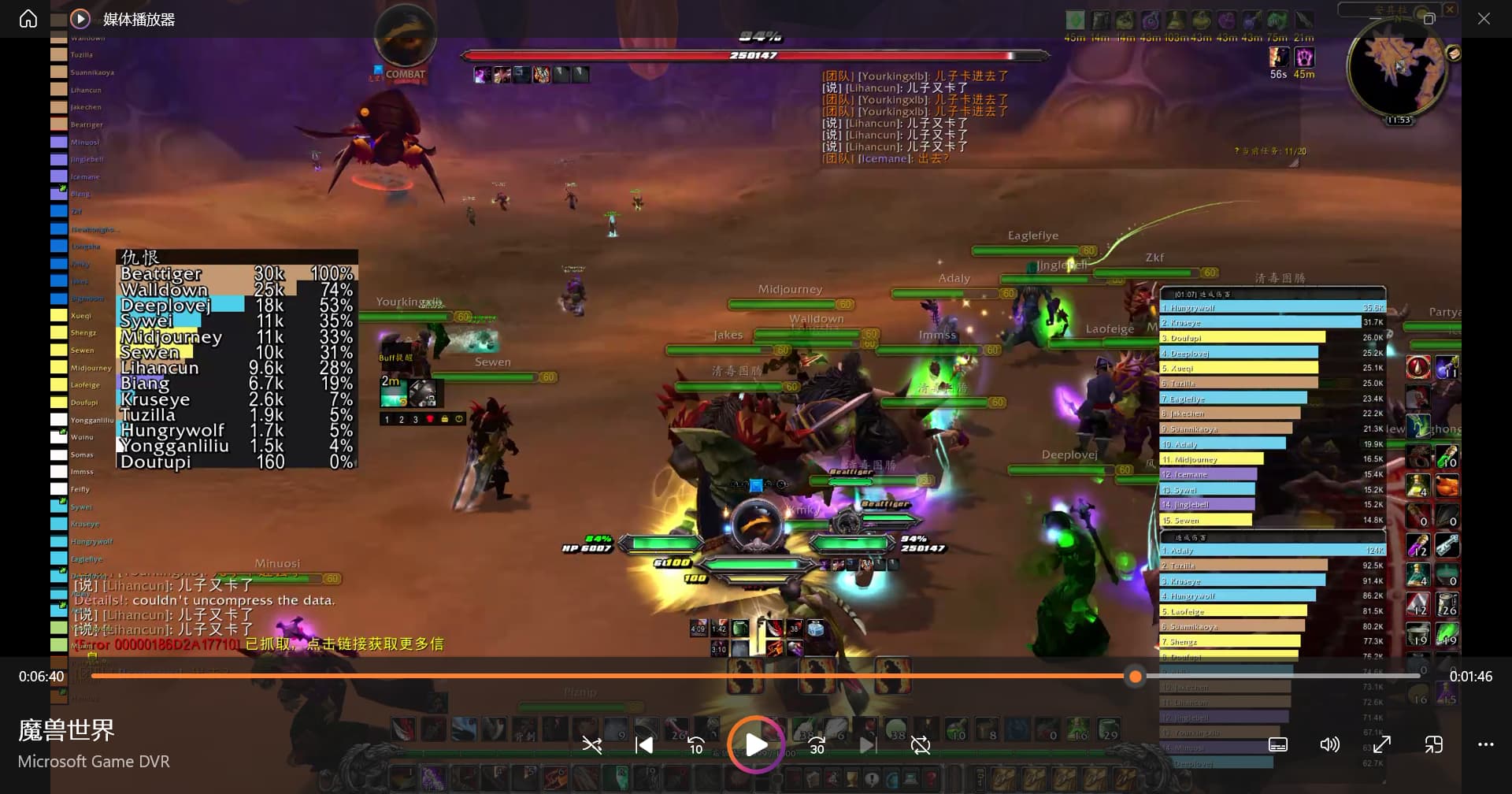Play the video with the center play button

(755, 744)
